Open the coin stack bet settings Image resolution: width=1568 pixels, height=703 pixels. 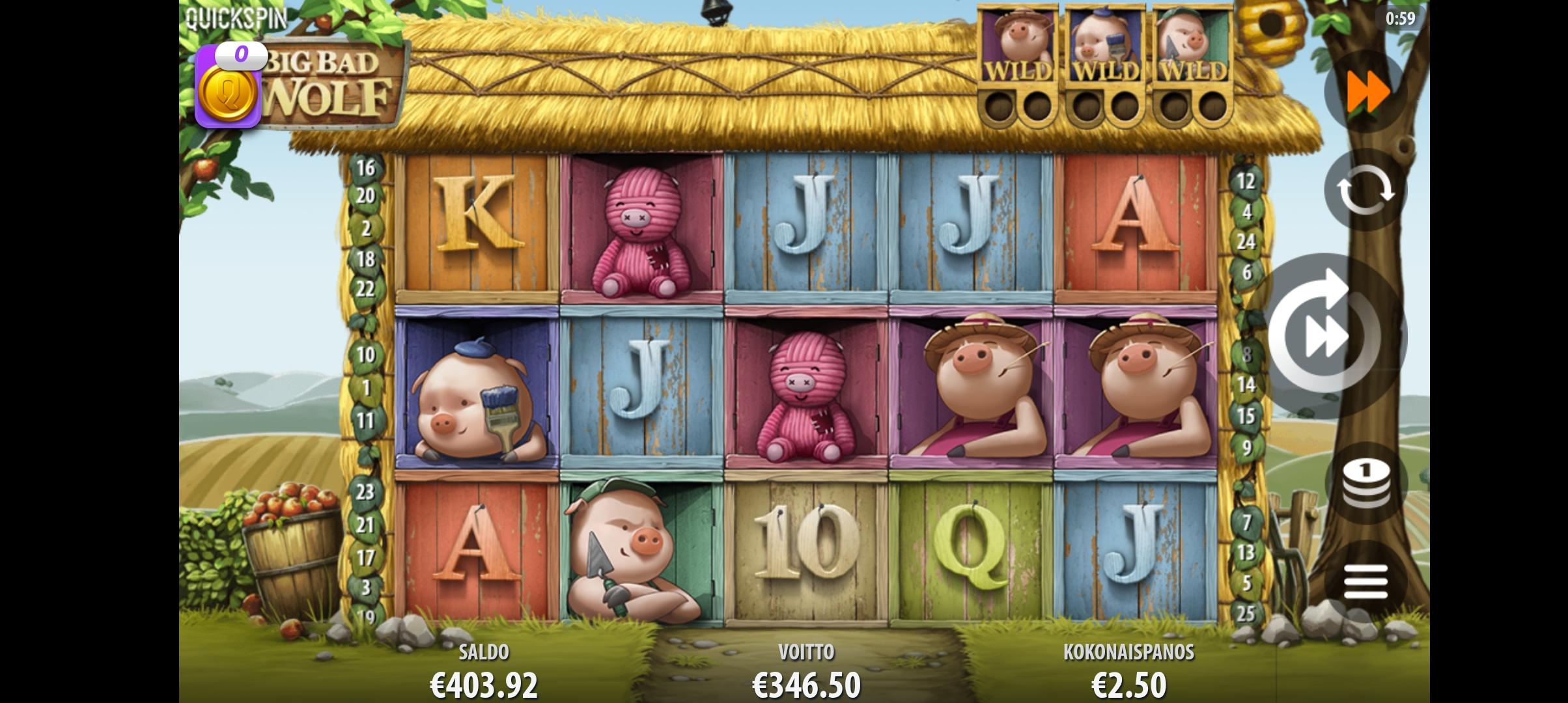tap(1366, 484)
